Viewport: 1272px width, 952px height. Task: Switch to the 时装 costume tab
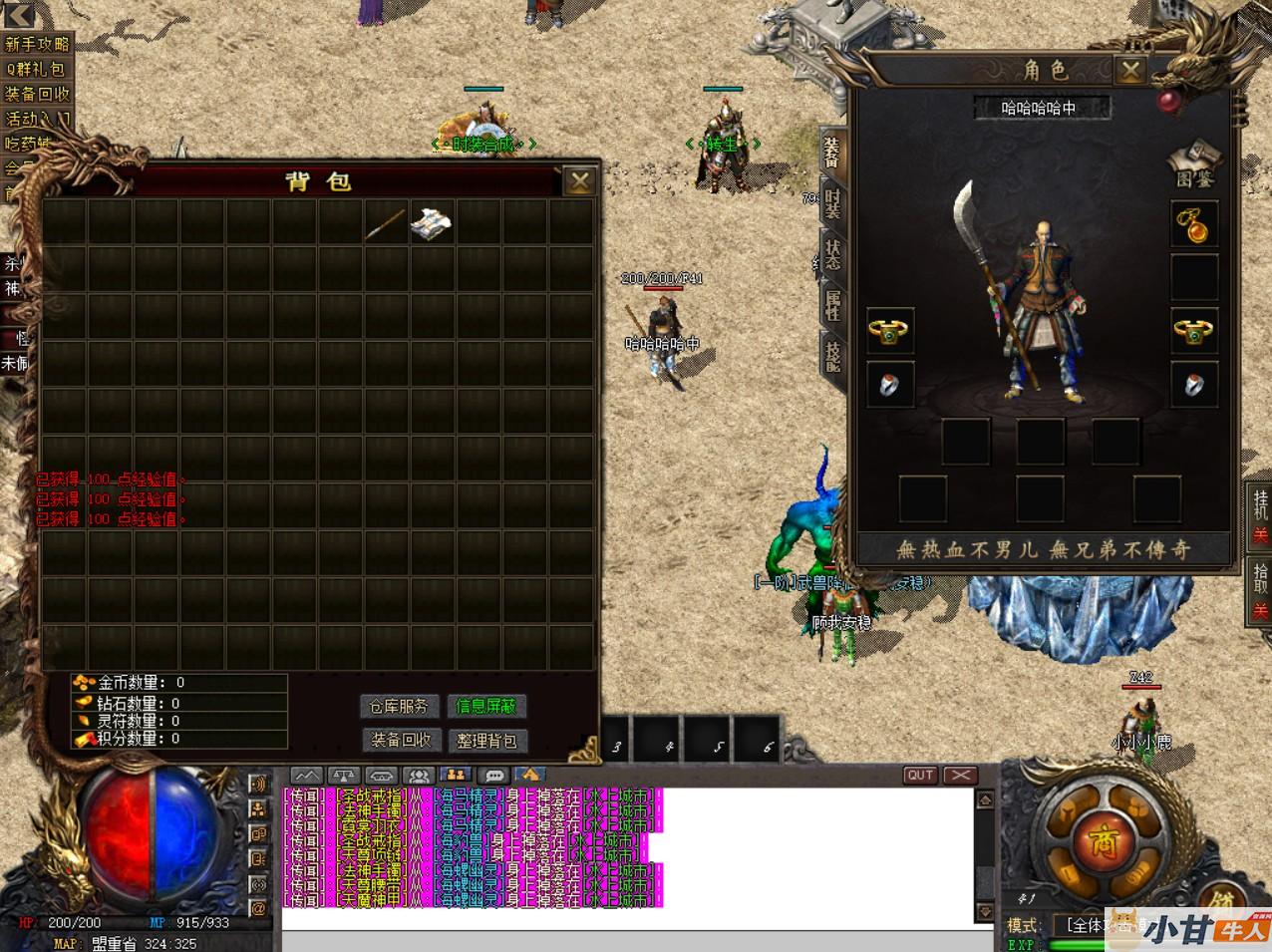pyautogui.click(x=833, y=203)
